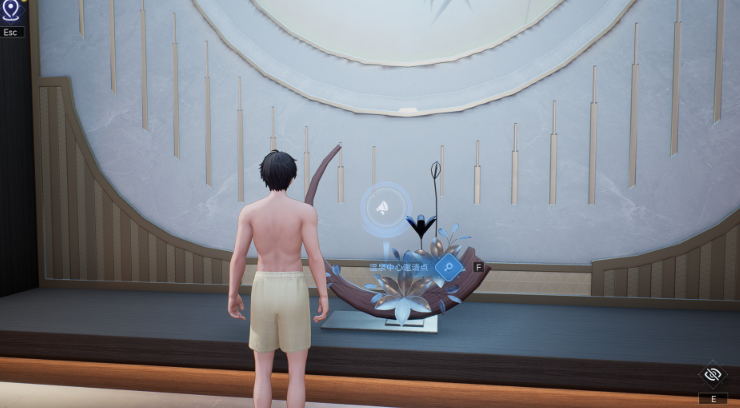Select the magnifier interact button on the prompt
Screen dimensions: 740x408
[x=449, y=267]
